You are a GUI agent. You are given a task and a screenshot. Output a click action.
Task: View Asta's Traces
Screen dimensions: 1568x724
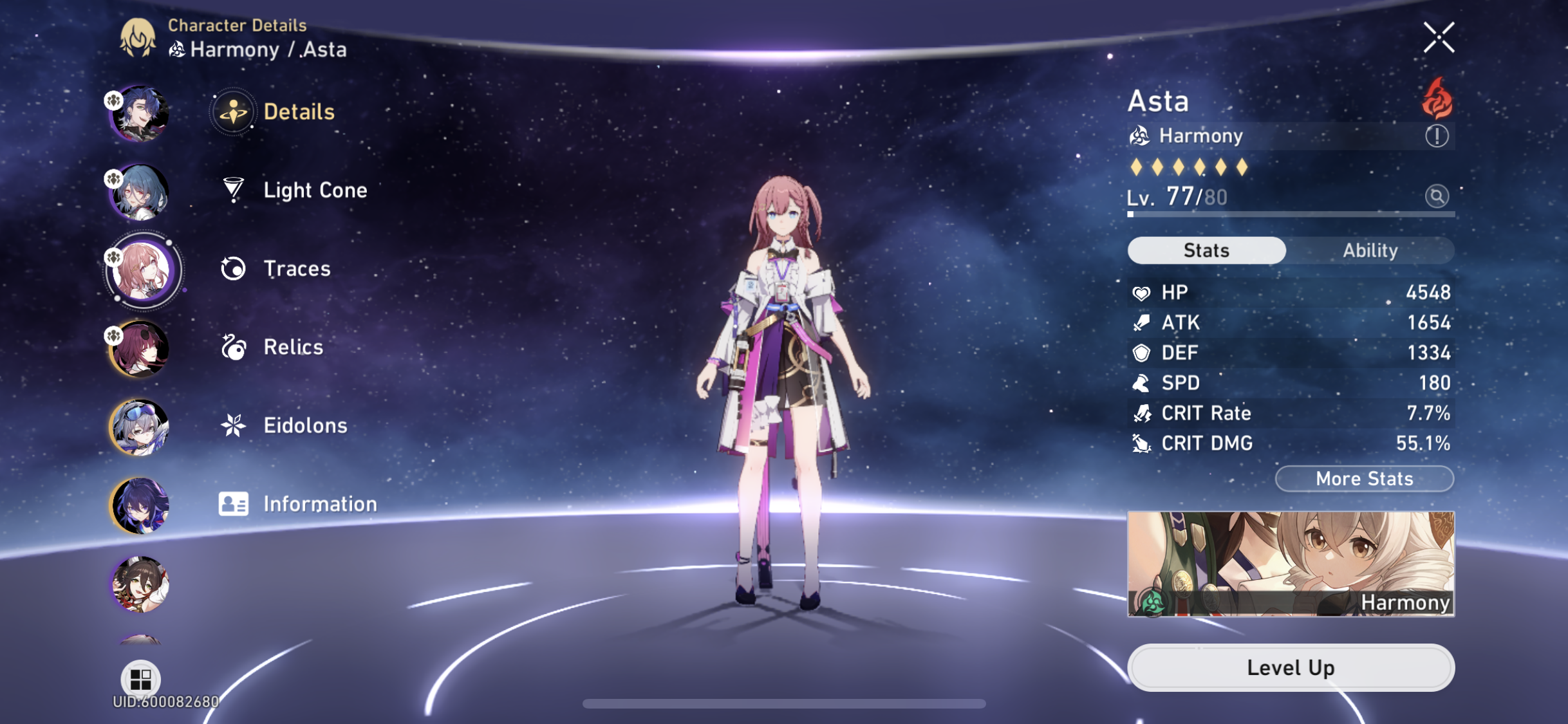click(x=296, y=268)
